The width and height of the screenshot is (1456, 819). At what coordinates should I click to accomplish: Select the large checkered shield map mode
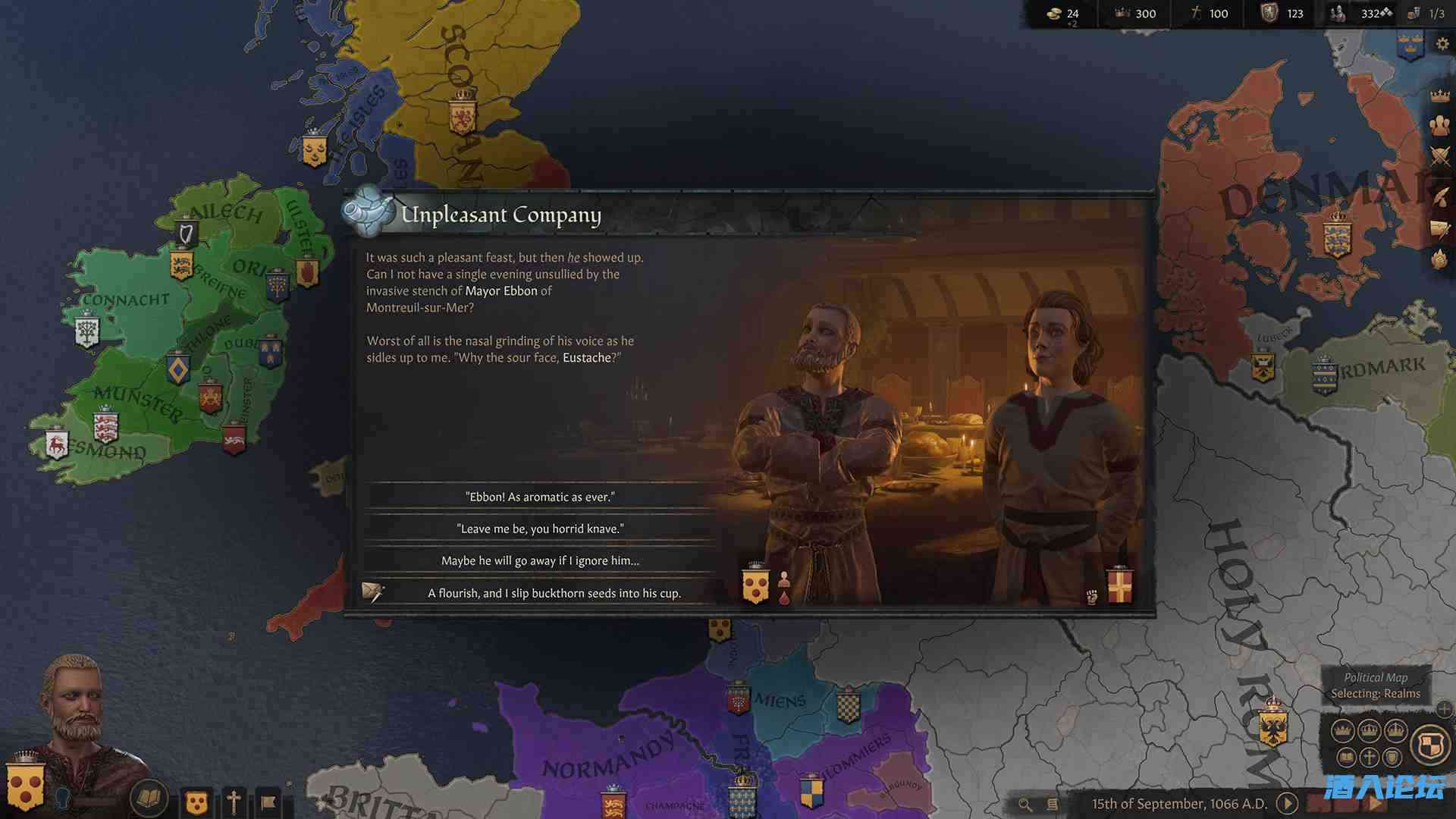[x=1430, y=744]
